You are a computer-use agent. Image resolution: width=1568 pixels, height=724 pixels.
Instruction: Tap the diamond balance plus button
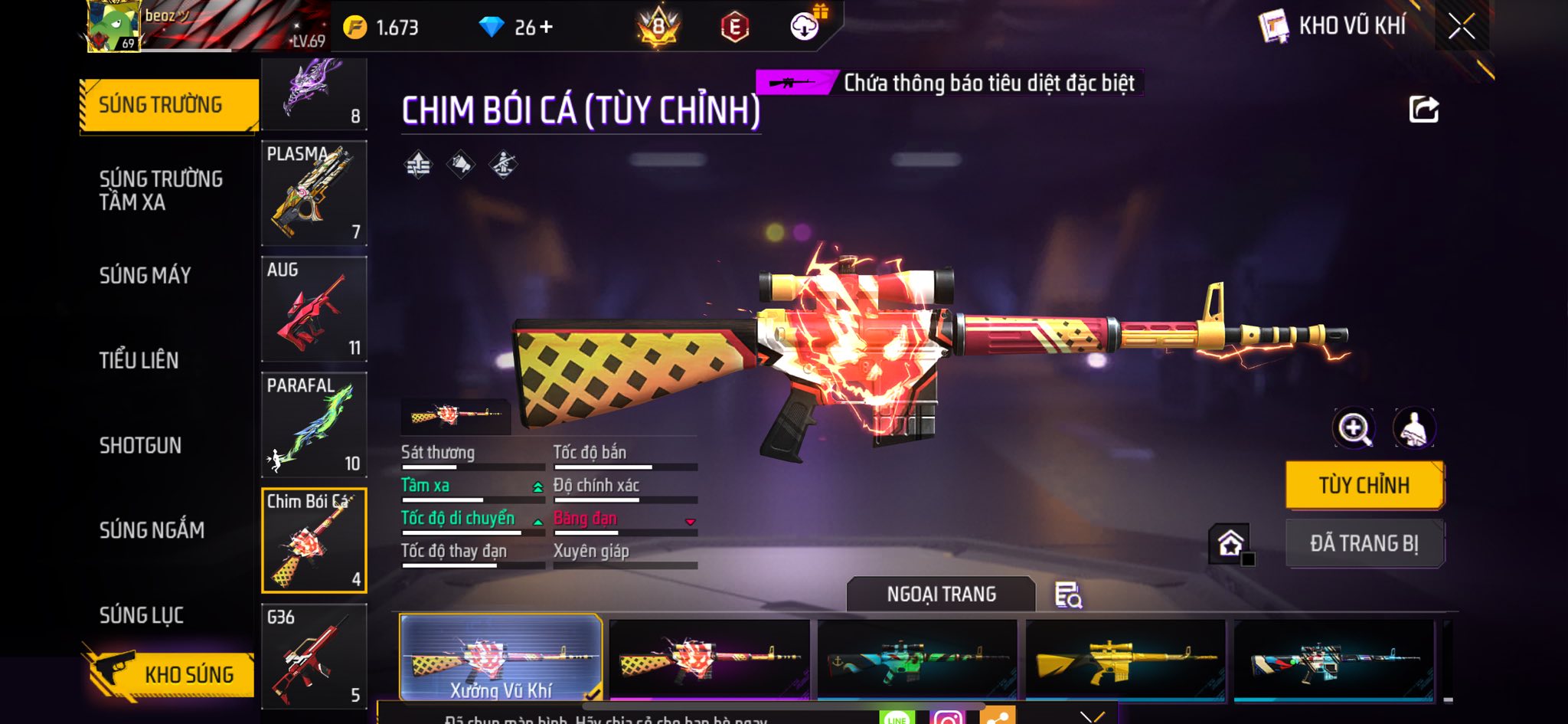click(x=546, y=28)
